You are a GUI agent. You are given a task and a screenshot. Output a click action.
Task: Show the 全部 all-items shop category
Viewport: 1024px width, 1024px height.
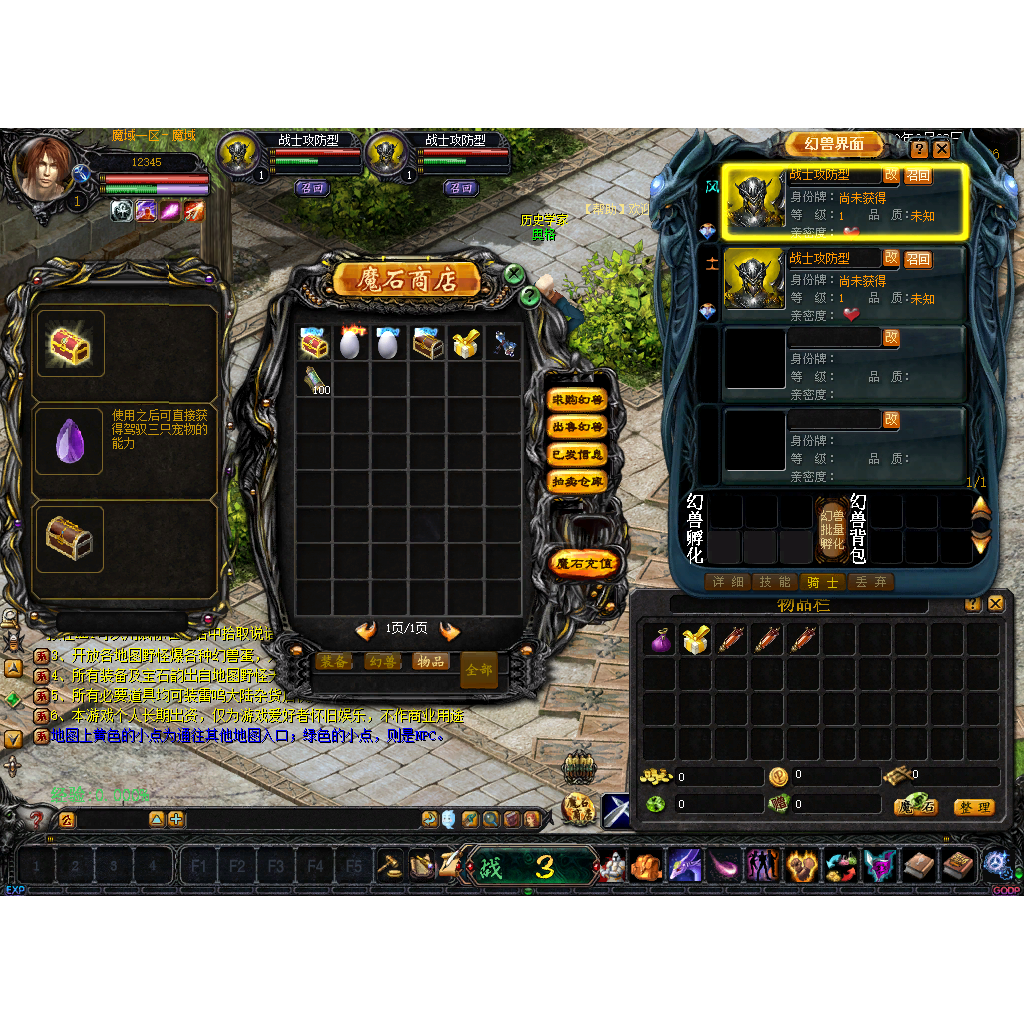[479, 670]
